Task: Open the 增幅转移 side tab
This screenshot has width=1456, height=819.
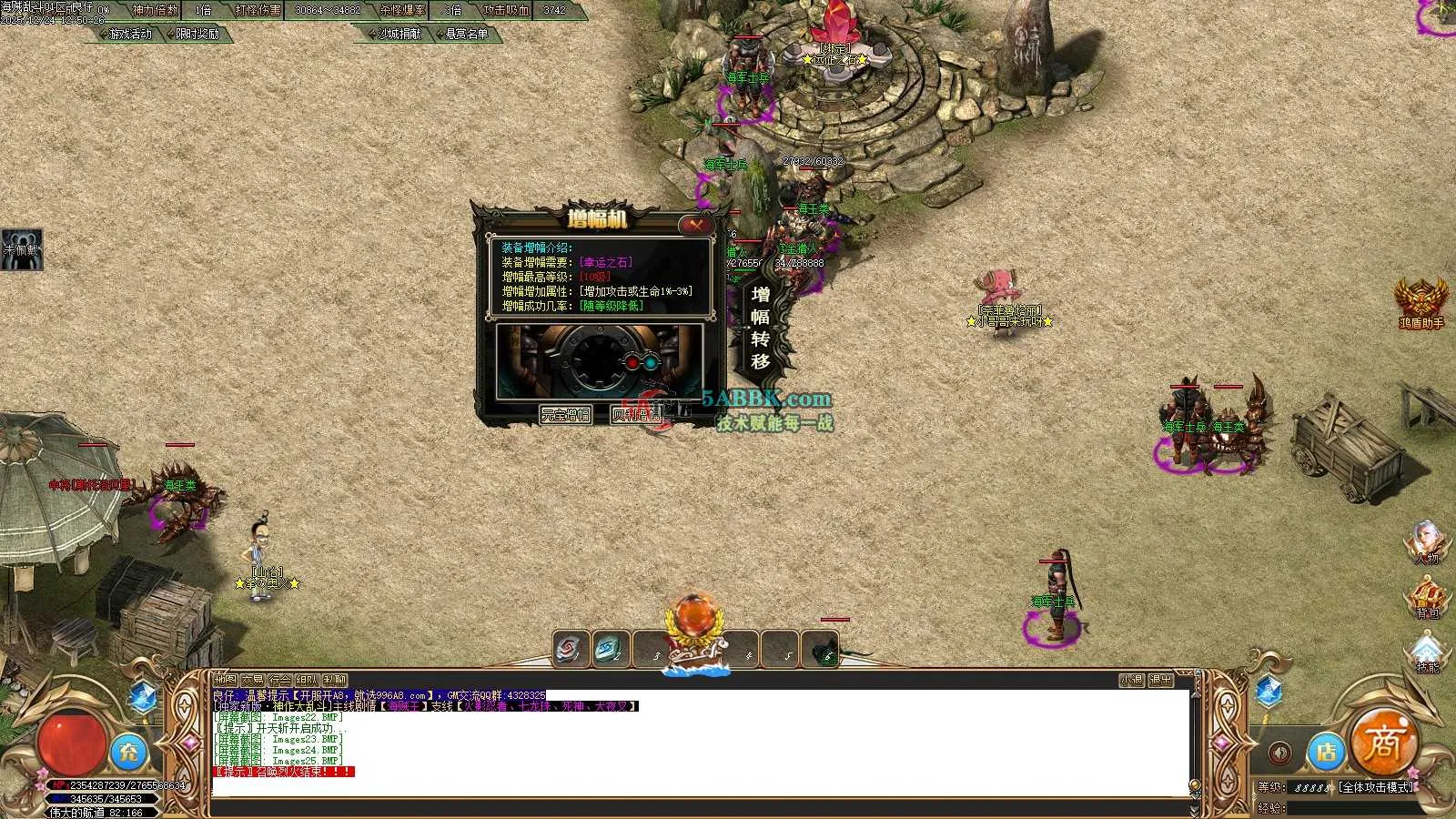Action: pyautogui.click(x=761, y=328)
